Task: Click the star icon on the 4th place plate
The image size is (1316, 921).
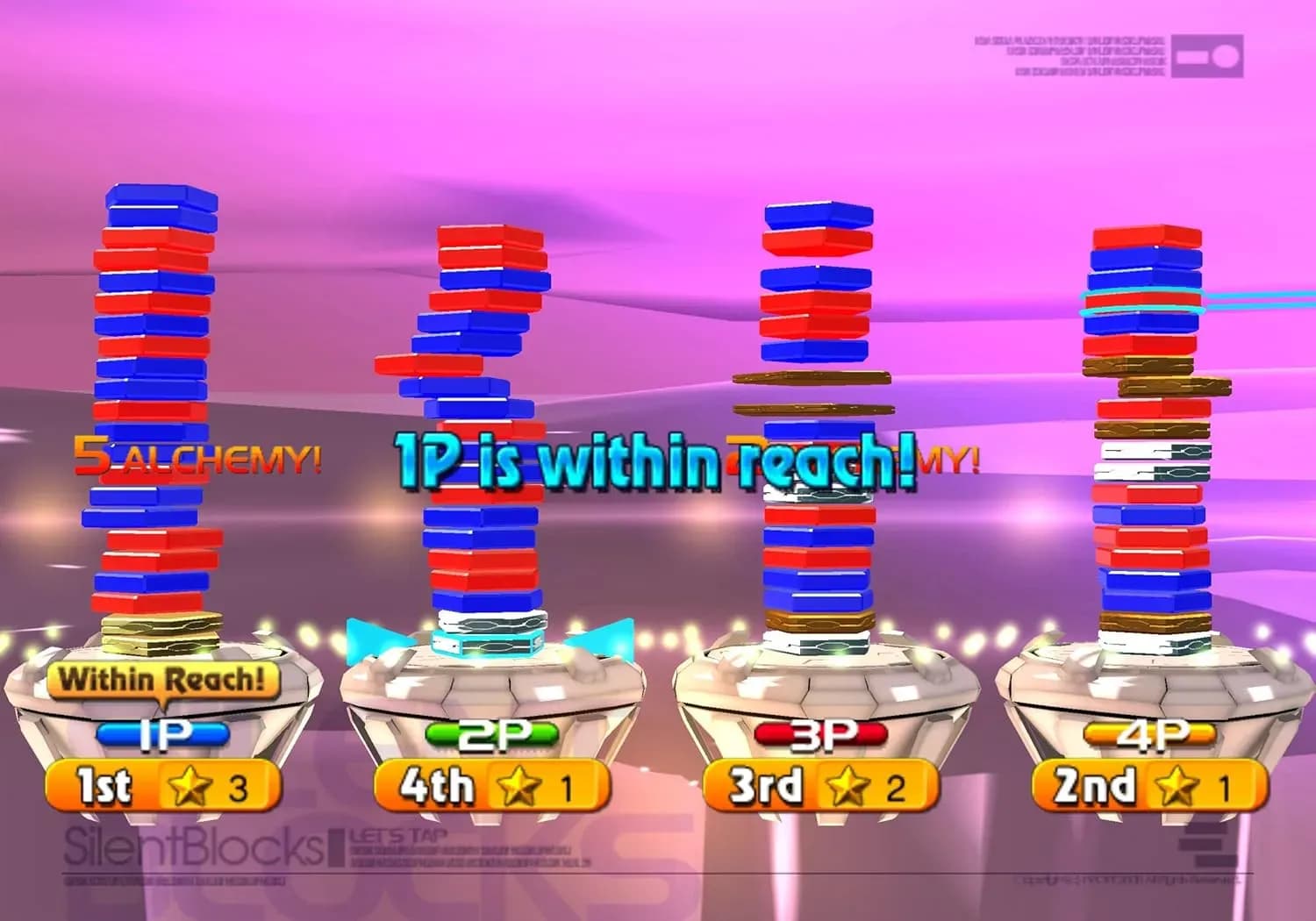Action: [519, 788]
